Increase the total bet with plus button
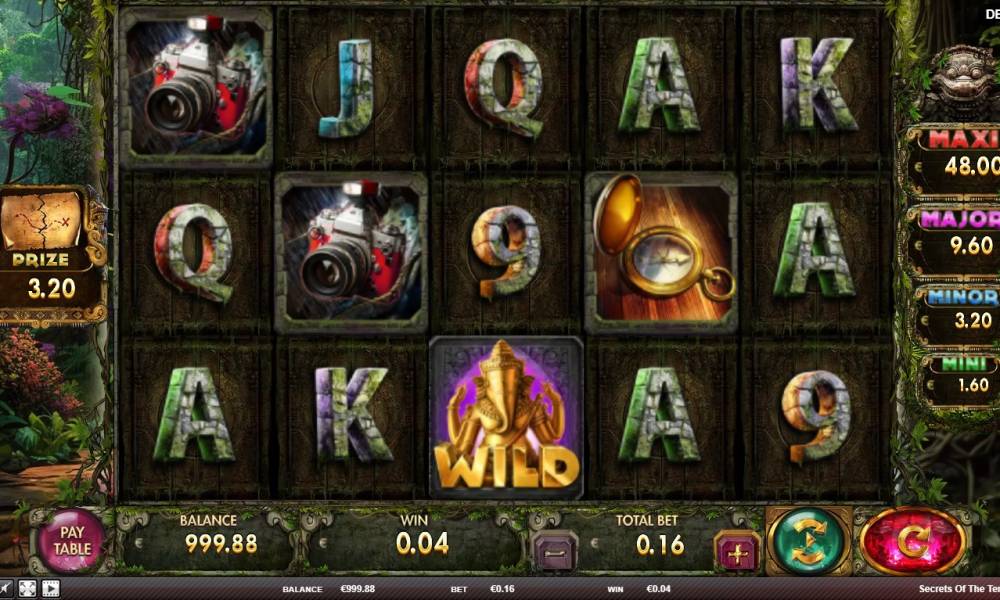 click(737, 551)
